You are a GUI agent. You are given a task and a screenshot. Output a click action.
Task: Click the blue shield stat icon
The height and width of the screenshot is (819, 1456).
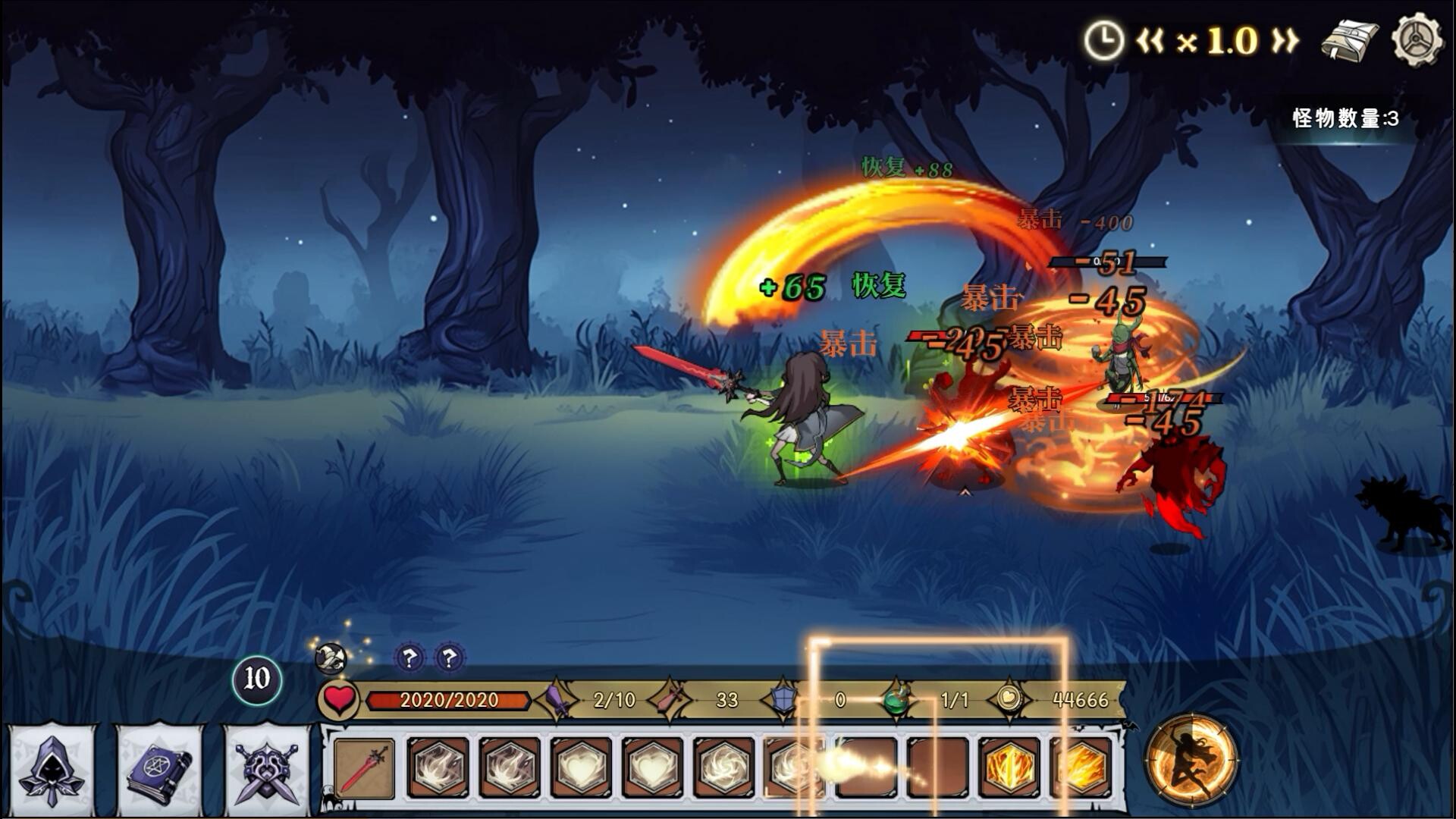coord(783,699)
